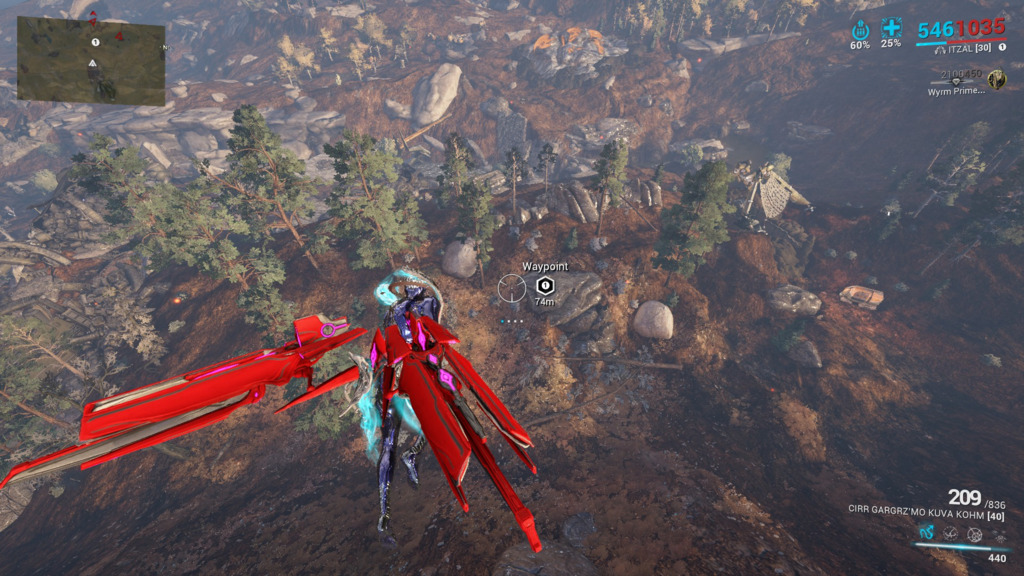Activate the highlighted blue first ability icon
Viewport: 1024px width, 576px height.
[x=926, y=534]
